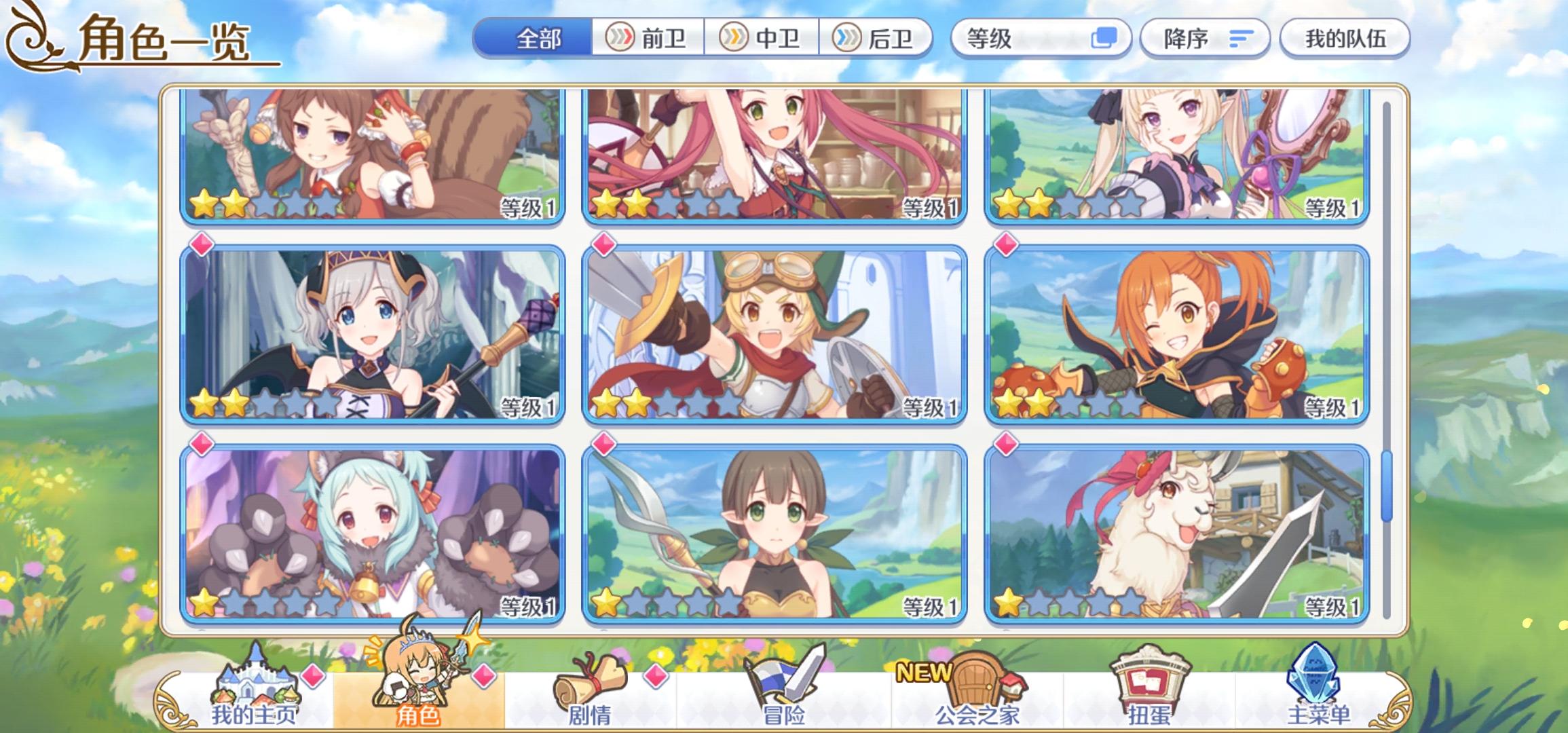Toggle the 后卫 rearguard filter
Viewport: 1568px width, 733px height.
click(x=879, y=39)
